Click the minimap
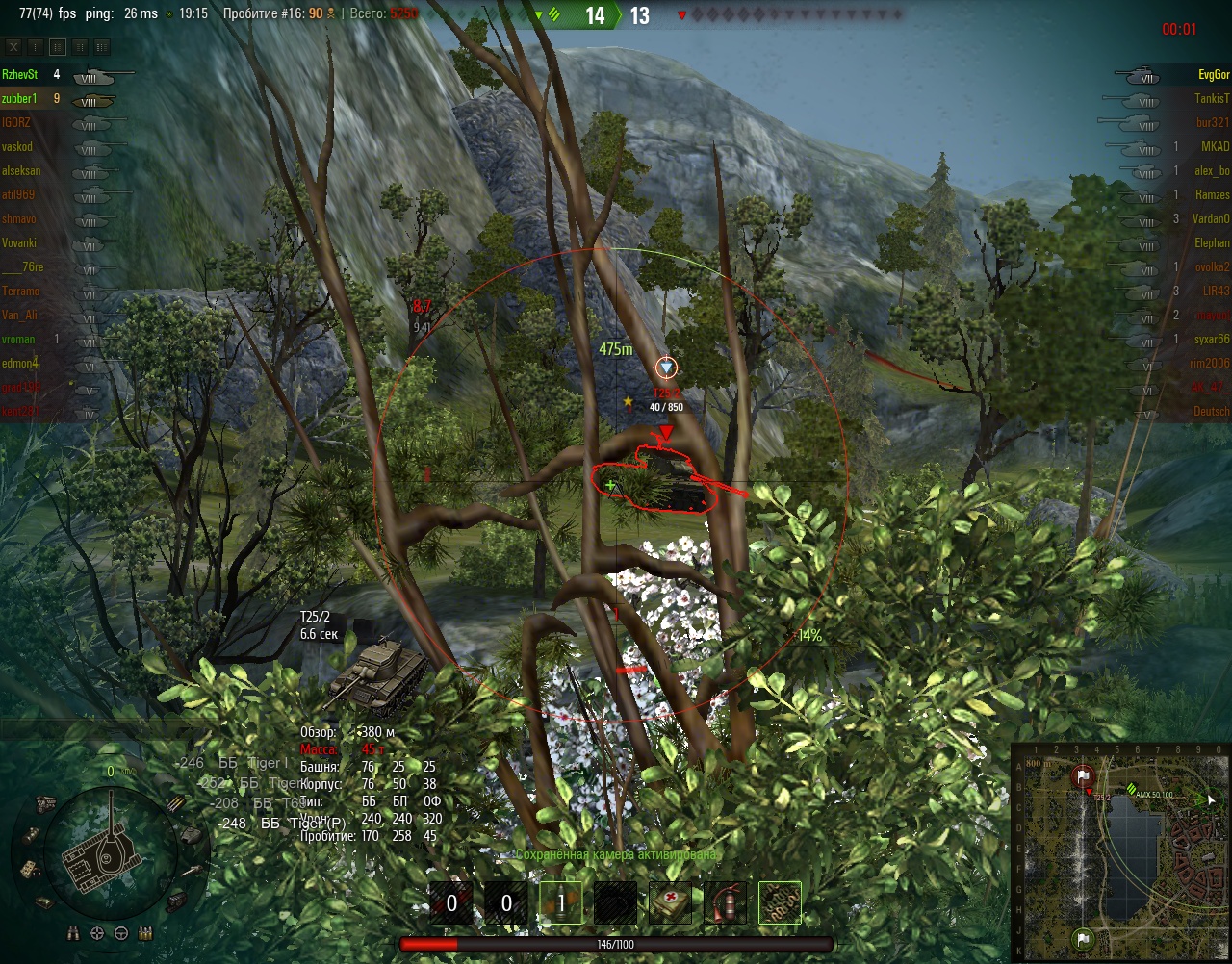The width and height of the screenshot is (1232, 964). click(x=1121, y=852)
